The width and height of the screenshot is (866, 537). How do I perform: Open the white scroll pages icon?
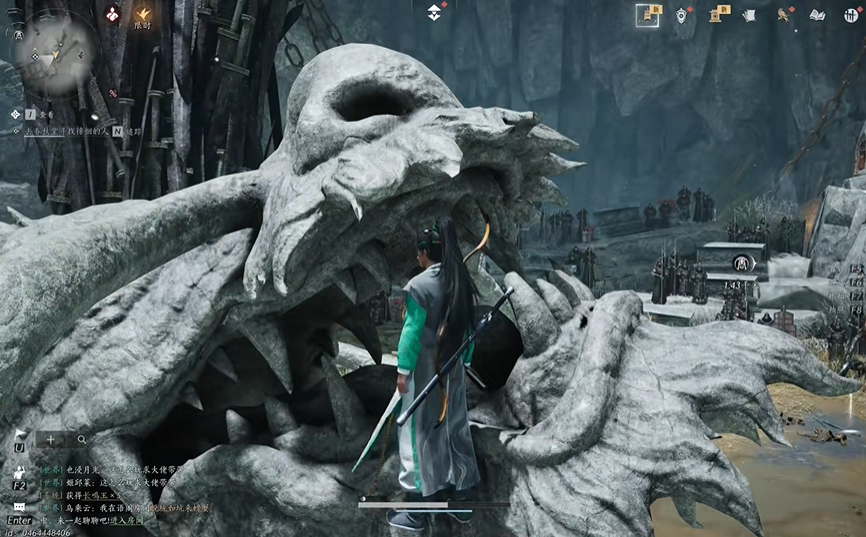click(749, 14)
